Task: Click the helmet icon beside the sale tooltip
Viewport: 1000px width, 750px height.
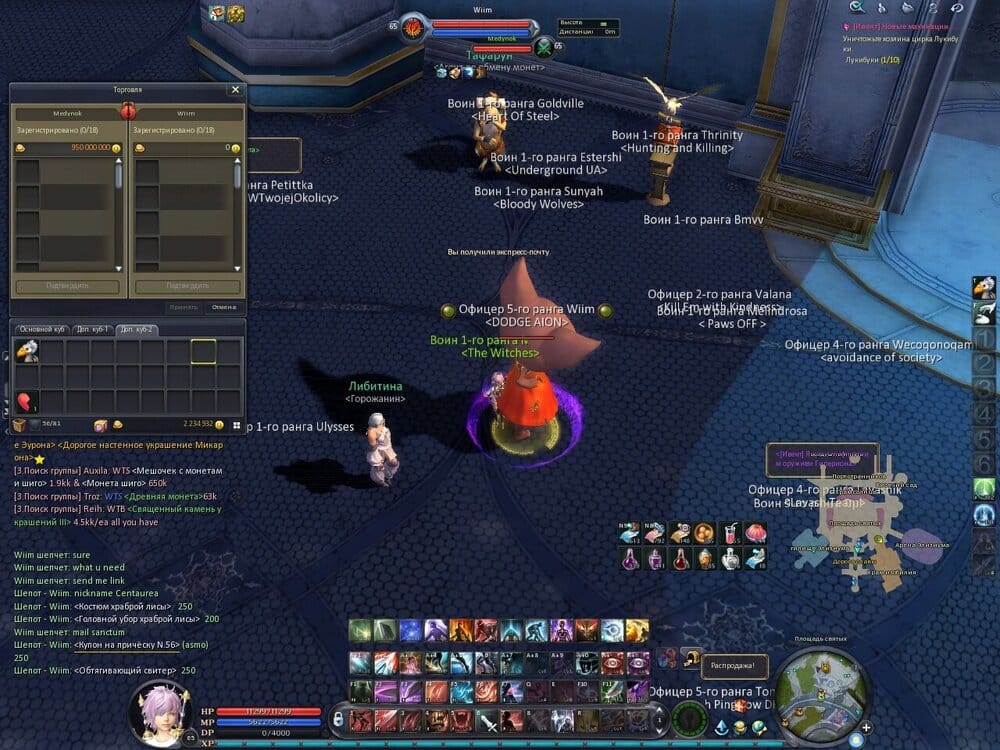Action: point(691,657)
